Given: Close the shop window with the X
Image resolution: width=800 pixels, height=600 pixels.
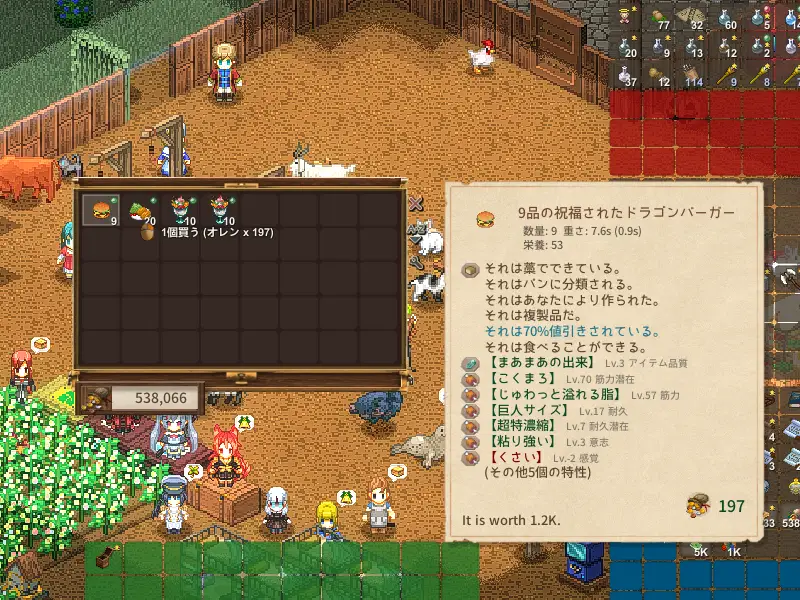Looking at the screenshot, I should click(x=416, y=204).
